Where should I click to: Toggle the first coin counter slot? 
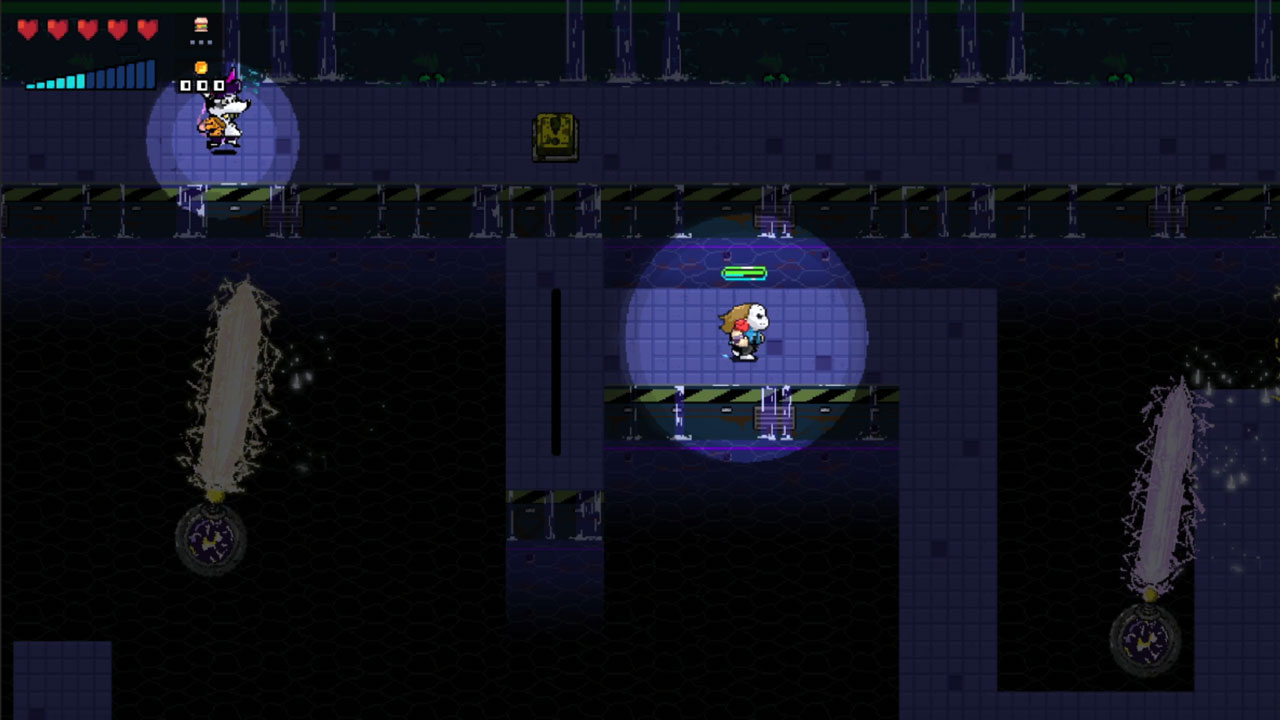click(186, 85)
